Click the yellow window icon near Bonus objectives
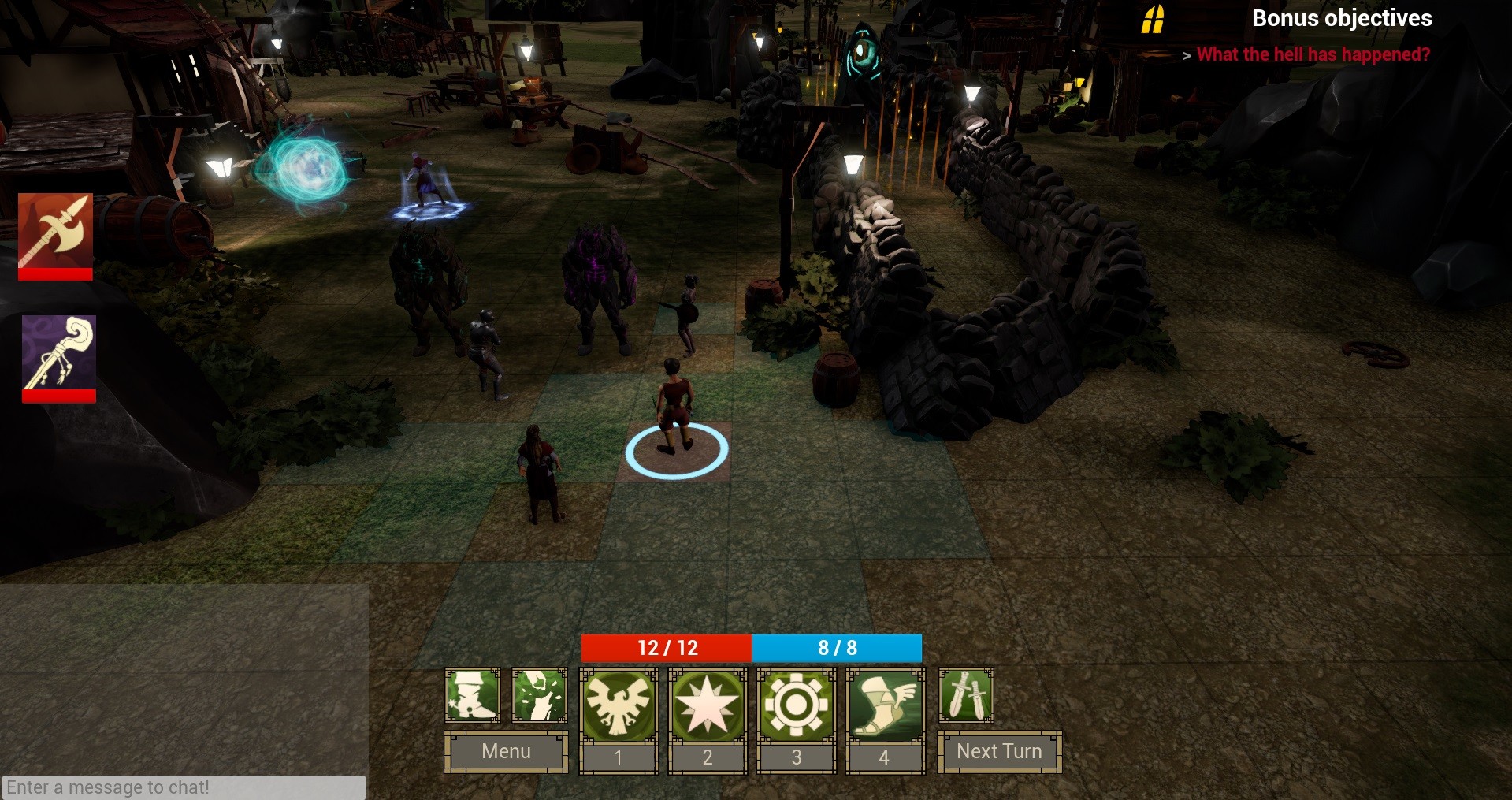Image resolution: width=1512 pixels, height=800 pixels. [1154, 18]
